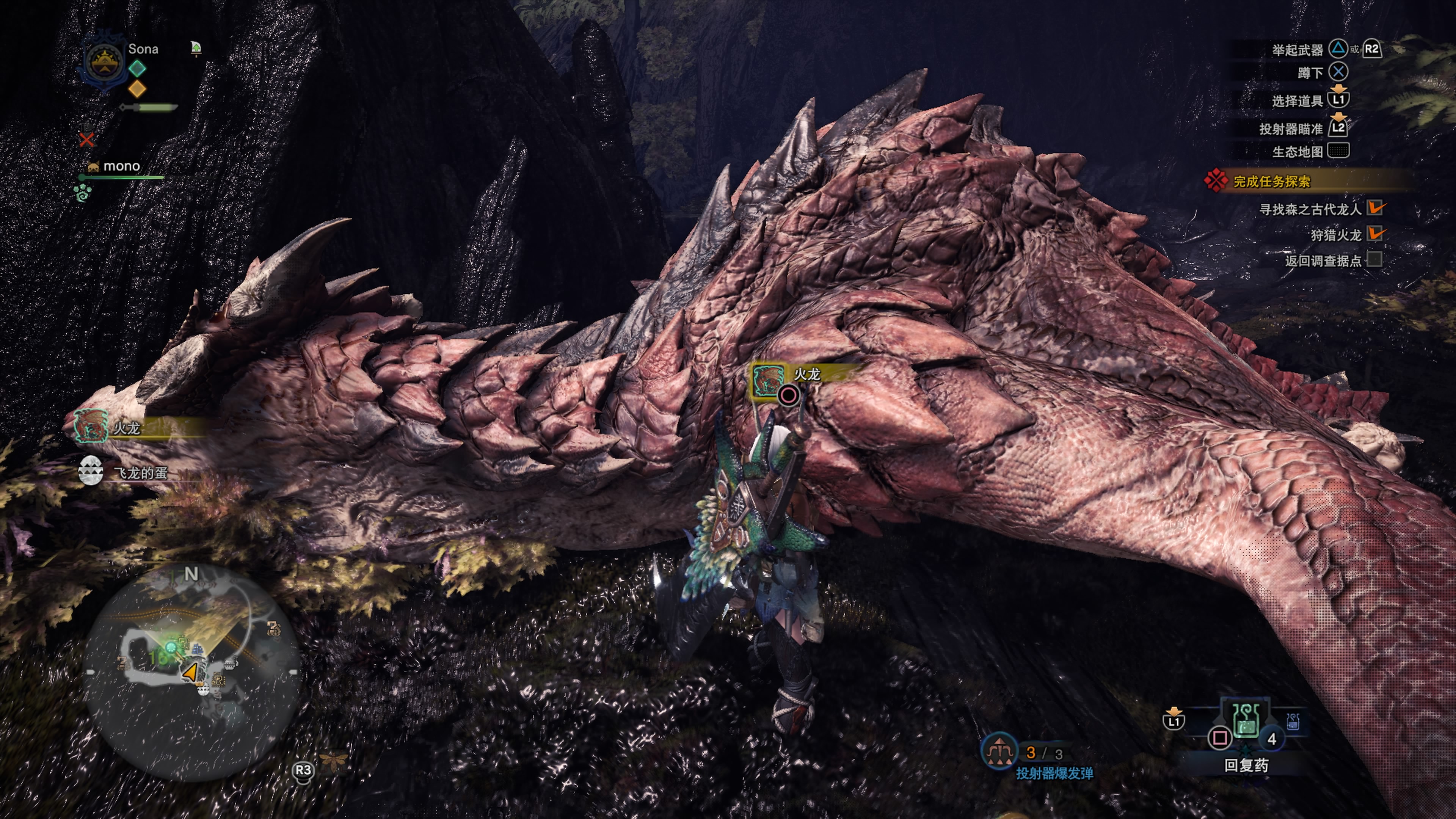
Task: Click the yellow player arrow on the minimap
Action: [190, 673]
